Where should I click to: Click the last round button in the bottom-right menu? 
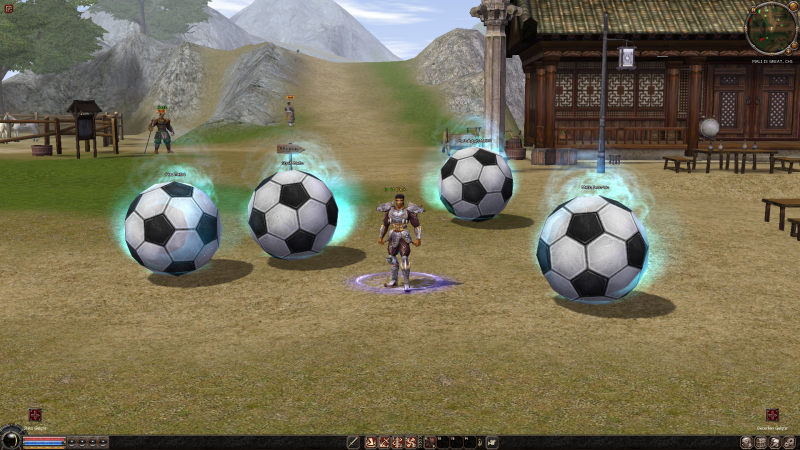tap(791, 442)
